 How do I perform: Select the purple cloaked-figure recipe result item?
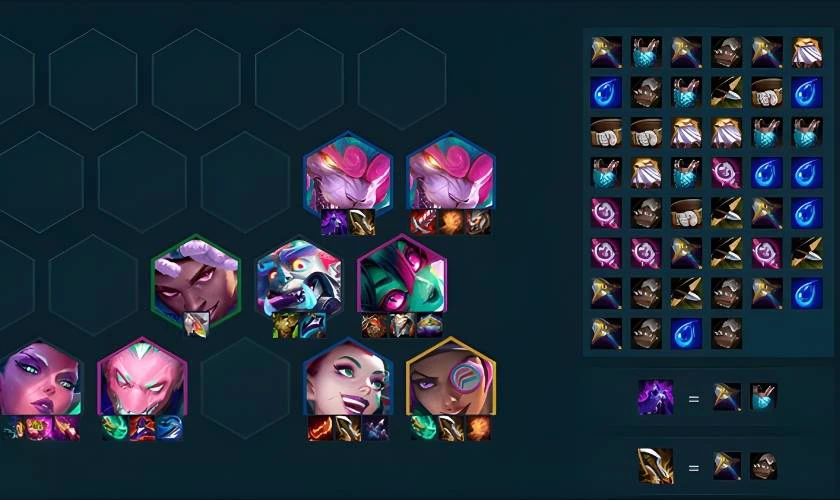656,397
